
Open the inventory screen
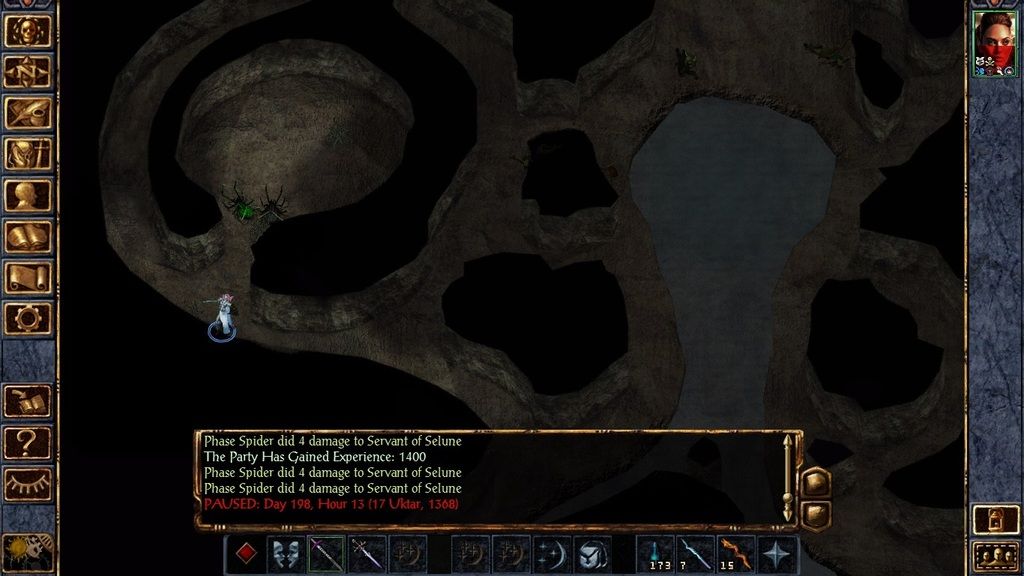(x=28, y=153)
